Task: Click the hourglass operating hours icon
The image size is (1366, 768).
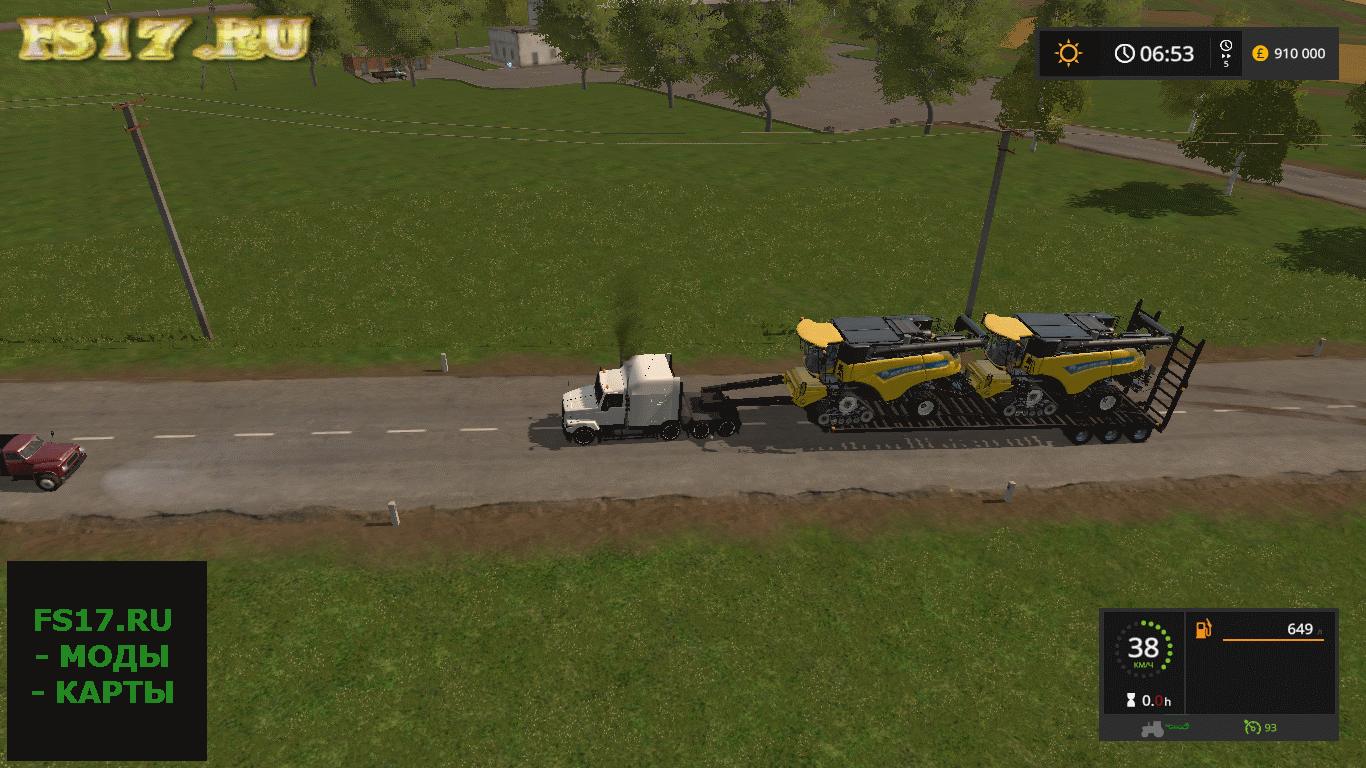Action: tap(1130, 700)
